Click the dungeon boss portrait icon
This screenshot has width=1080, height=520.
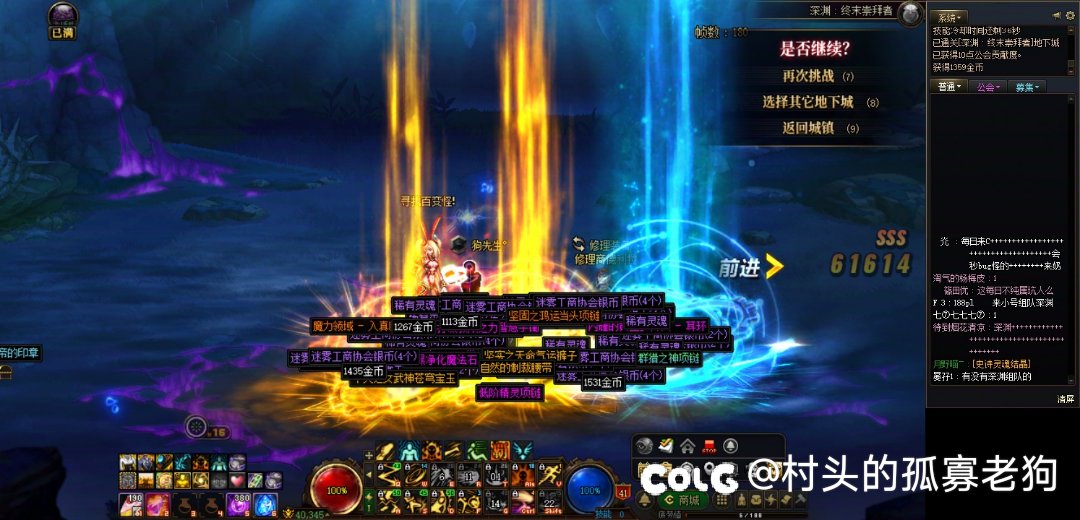click(910, 14)
